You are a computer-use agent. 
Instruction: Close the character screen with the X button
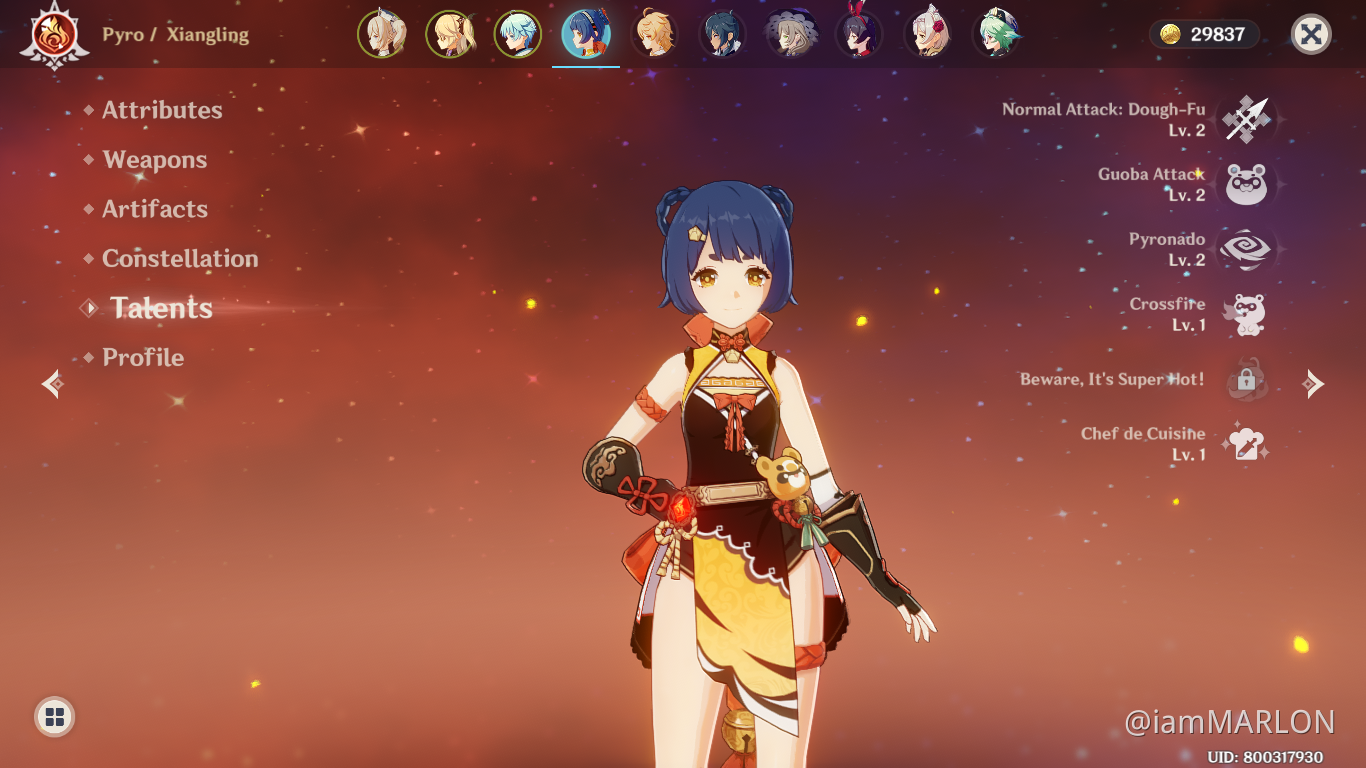[1311, 35]
